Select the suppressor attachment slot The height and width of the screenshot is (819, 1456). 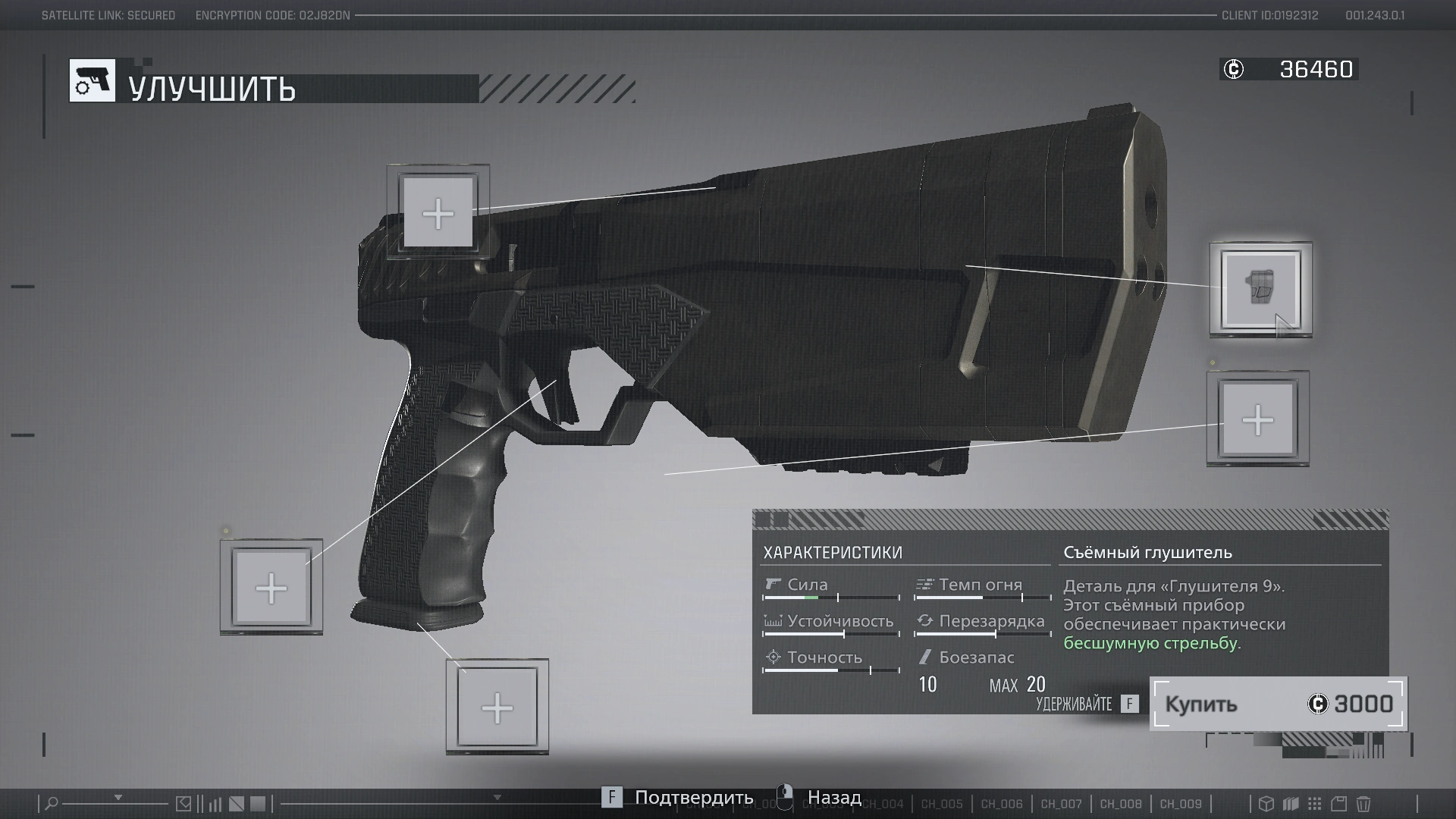click(x=1260, y=290)
